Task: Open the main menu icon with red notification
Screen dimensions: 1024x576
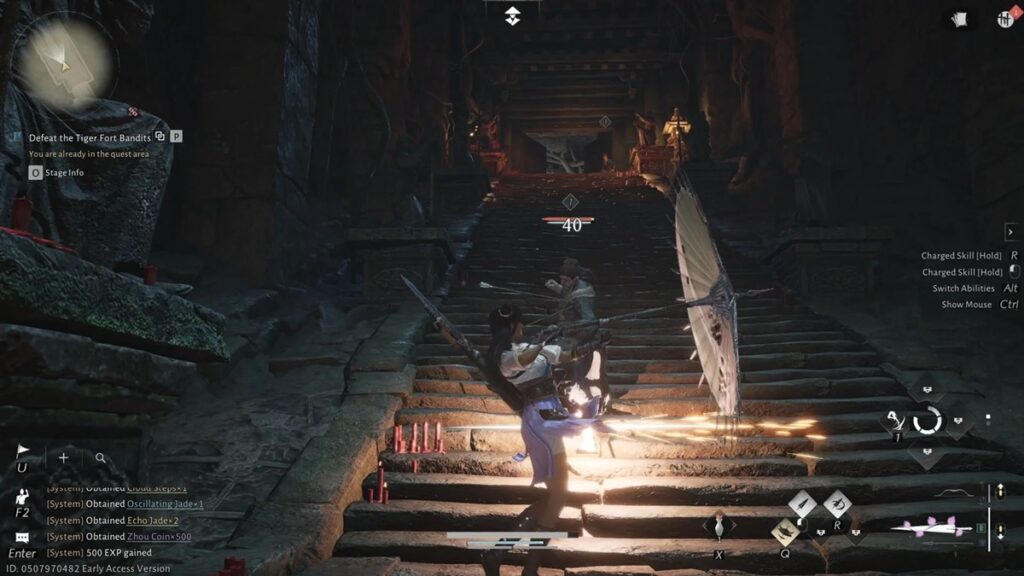Action: (x=1004, y=19)
